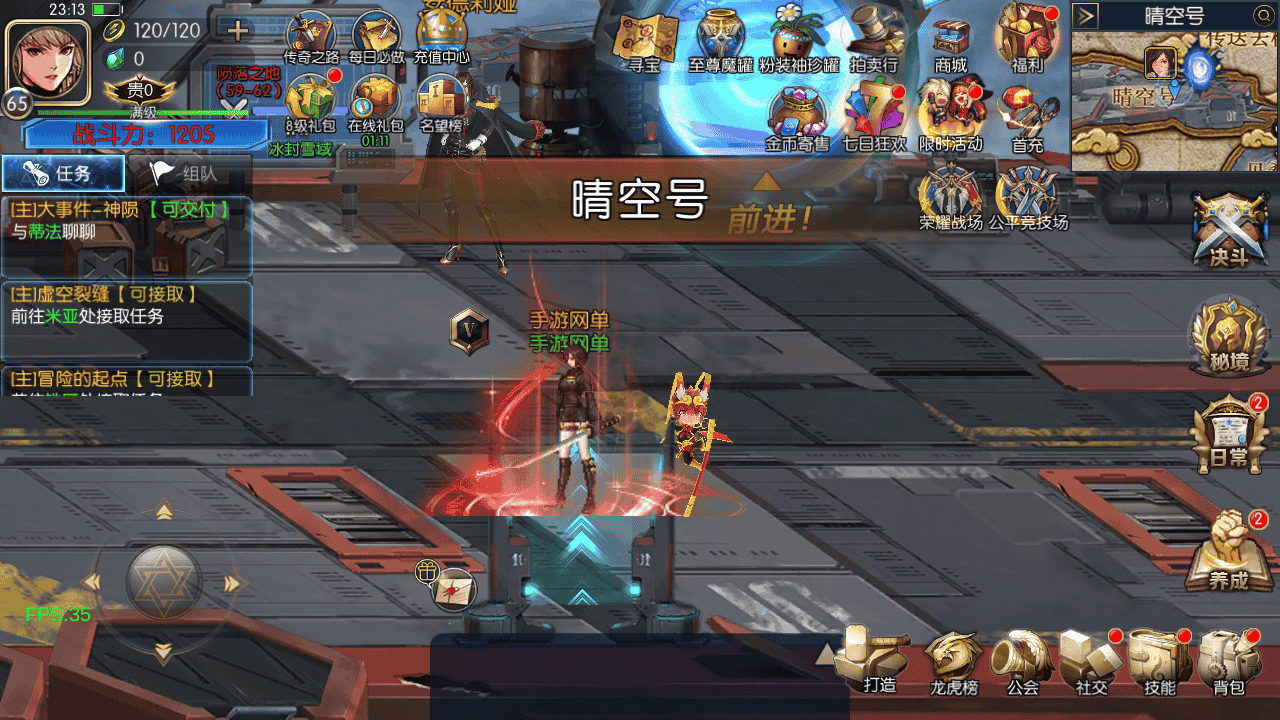Open the 福利 welfare chest
Screen dimensions: 1280x720
[x=1027, y=40]
